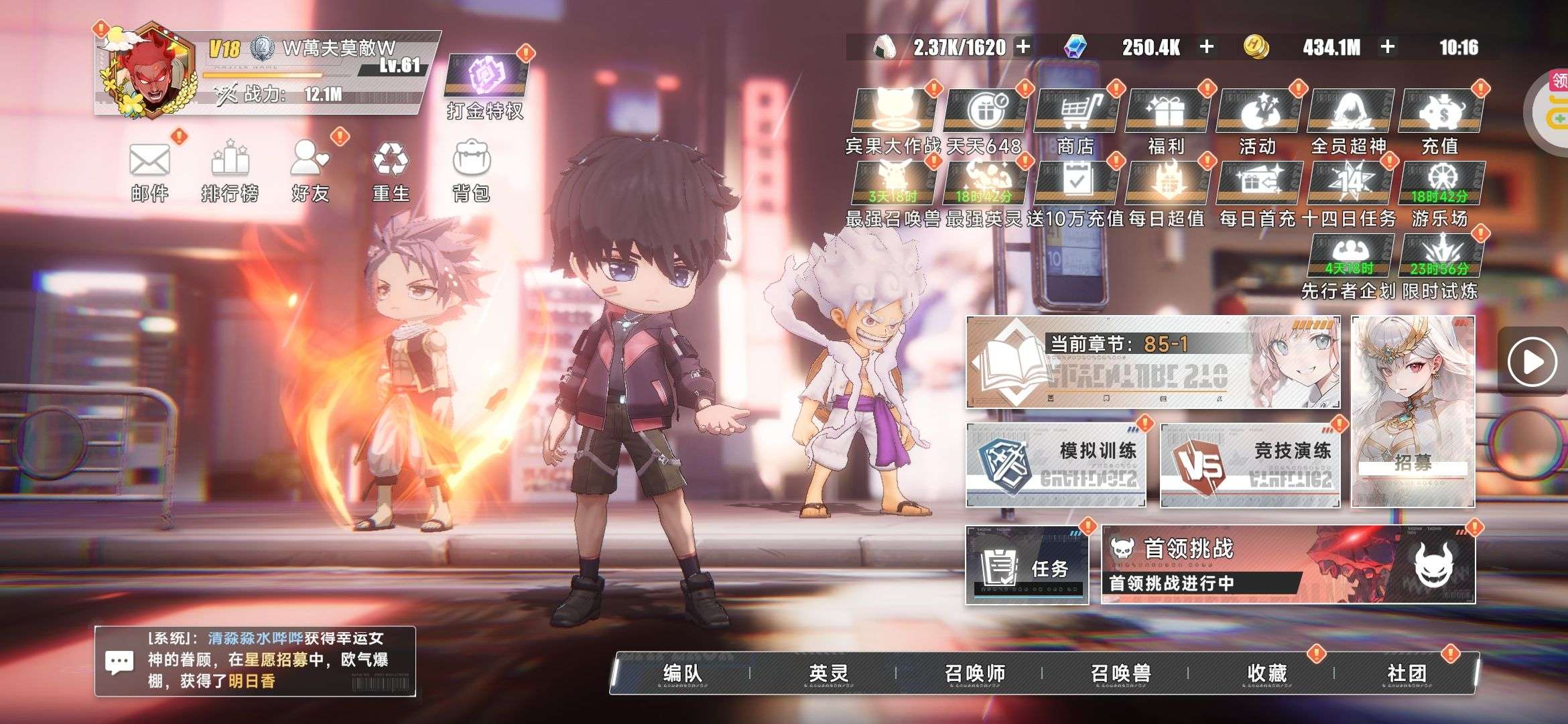Open the 背包 backpack
This screenshot has height=724, width=1568.
(471, 162)
